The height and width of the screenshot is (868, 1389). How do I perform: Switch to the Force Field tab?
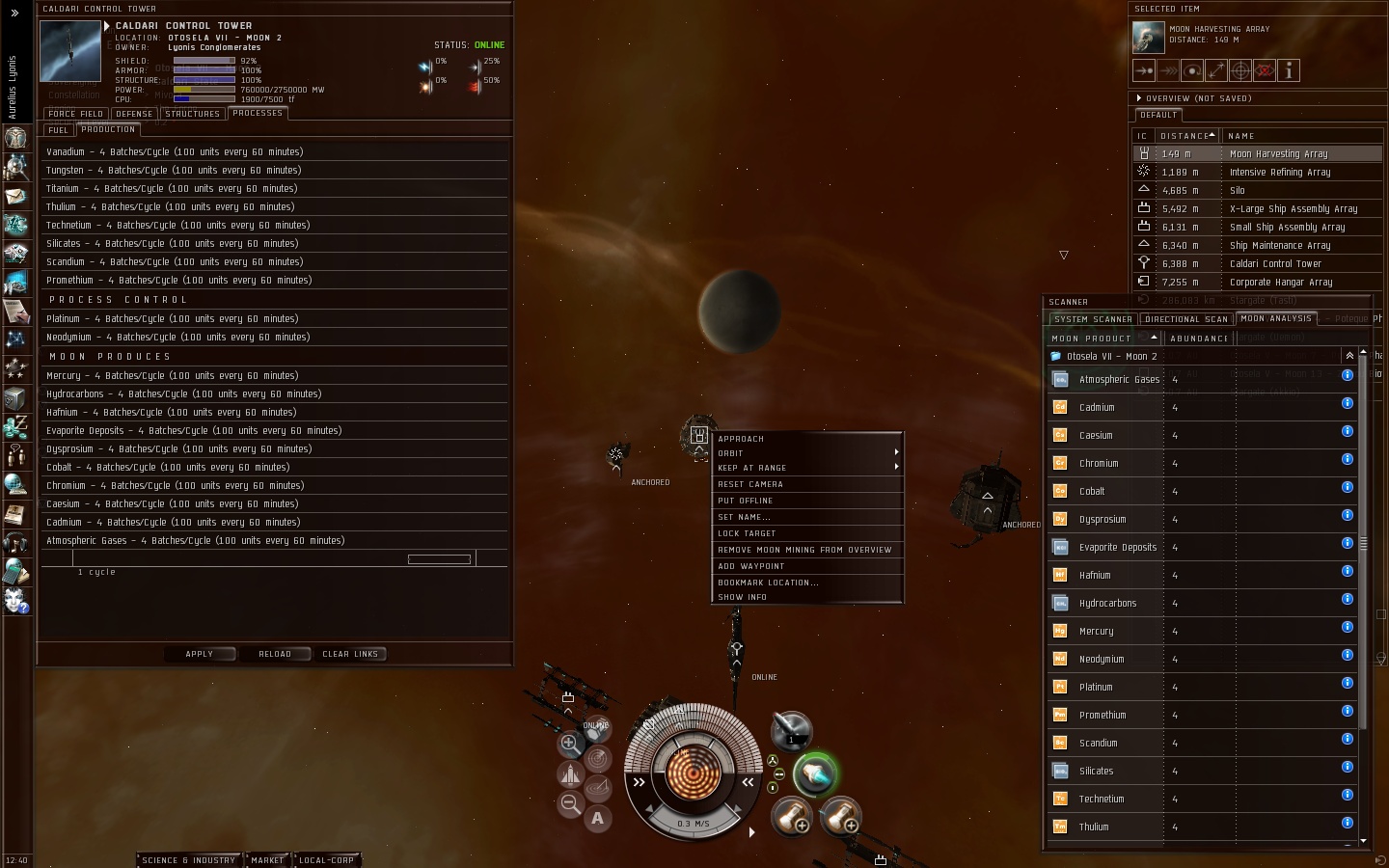[75, 114]
